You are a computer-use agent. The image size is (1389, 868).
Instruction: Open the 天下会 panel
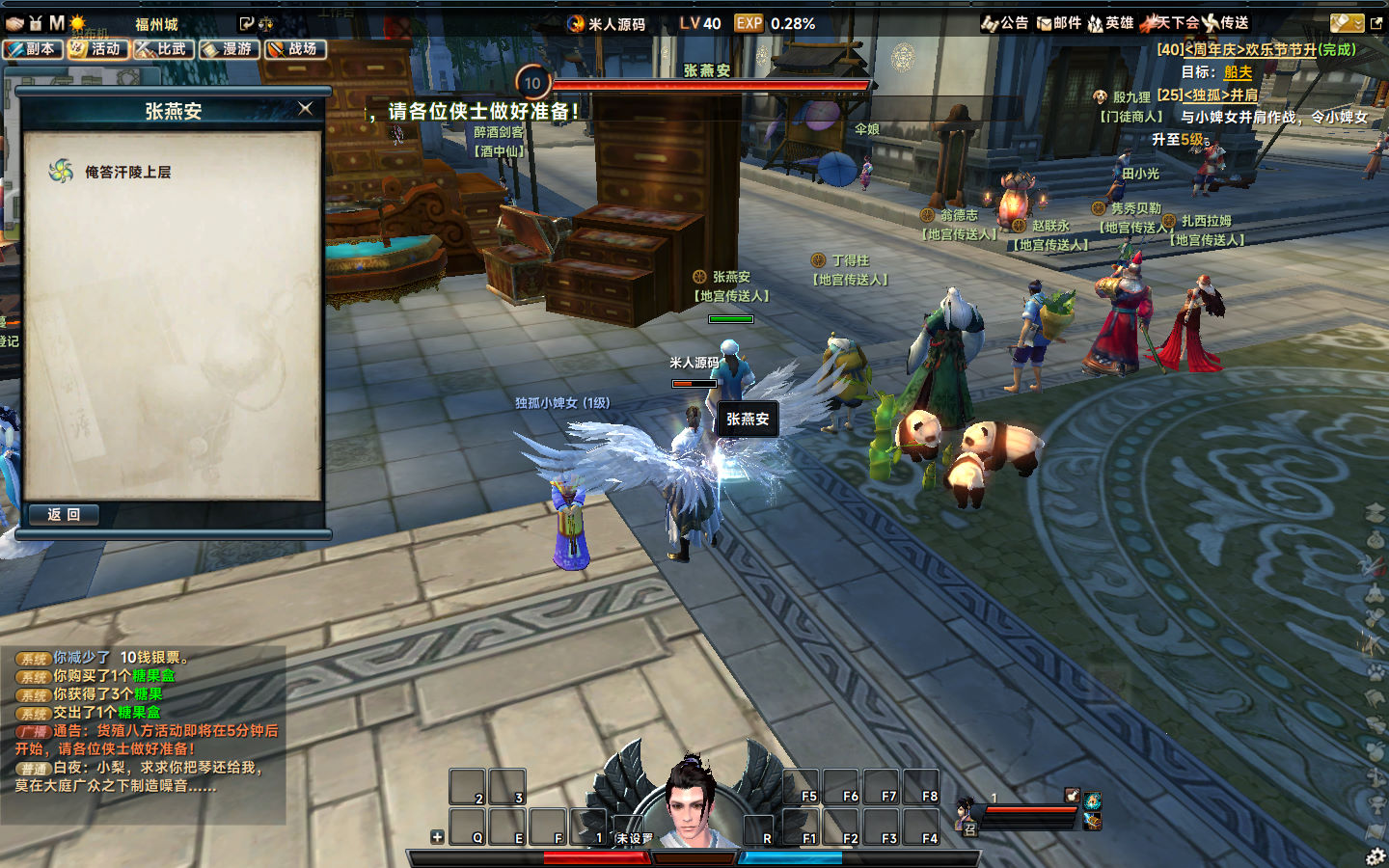point(1169,23)
